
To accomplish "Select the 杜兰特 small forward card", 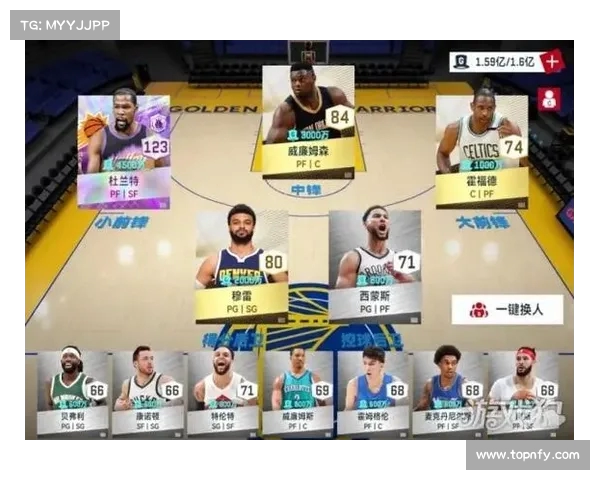I will [x=124, y=146].
